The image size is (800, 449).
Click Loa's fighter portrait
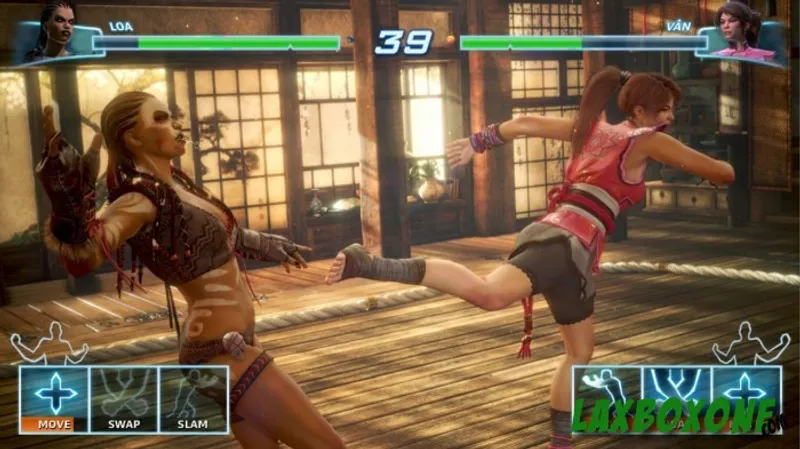point(56,30)
